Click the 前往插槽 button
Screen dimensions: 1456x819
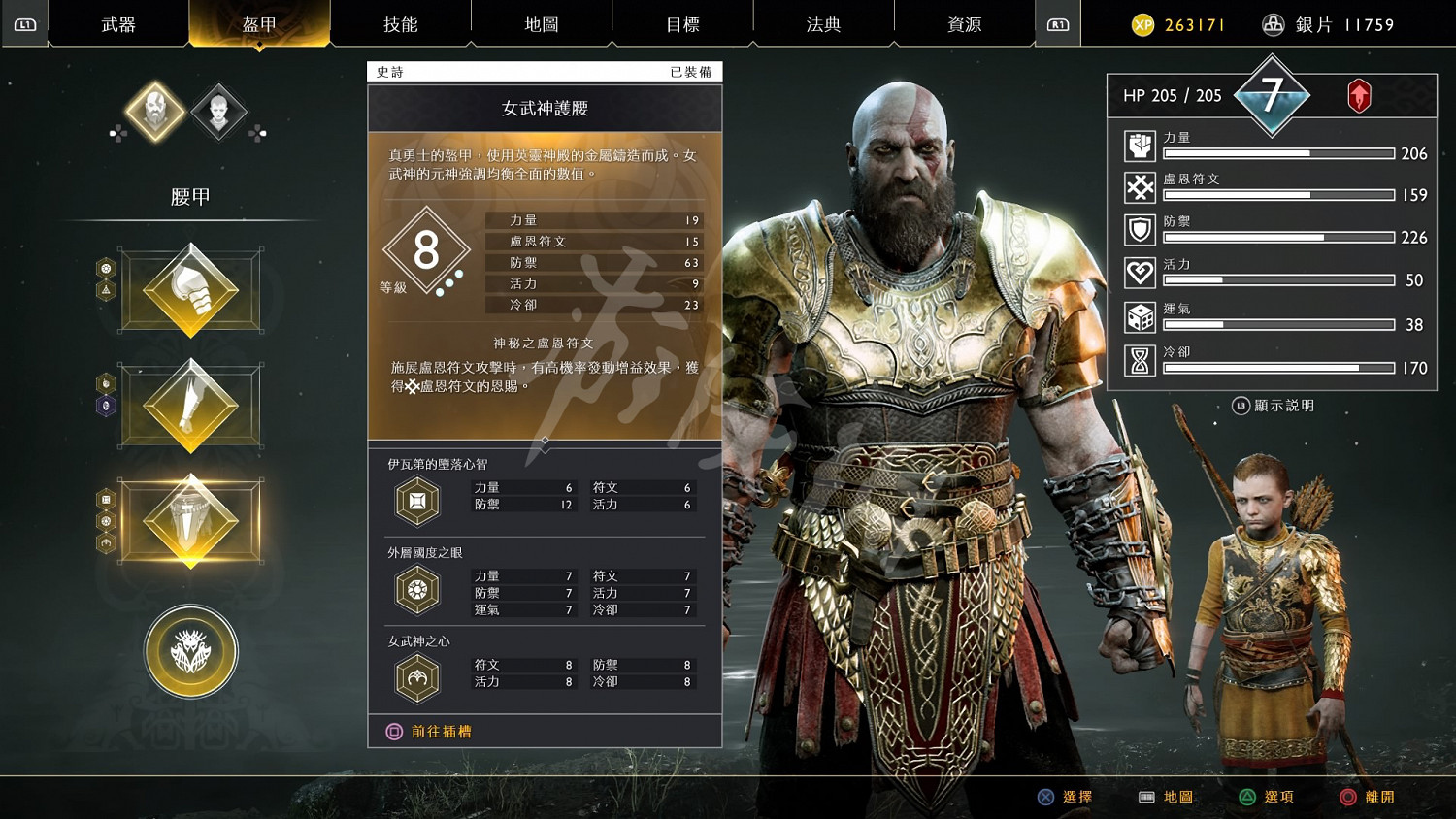pyautogui.click(x=434, y=731)
